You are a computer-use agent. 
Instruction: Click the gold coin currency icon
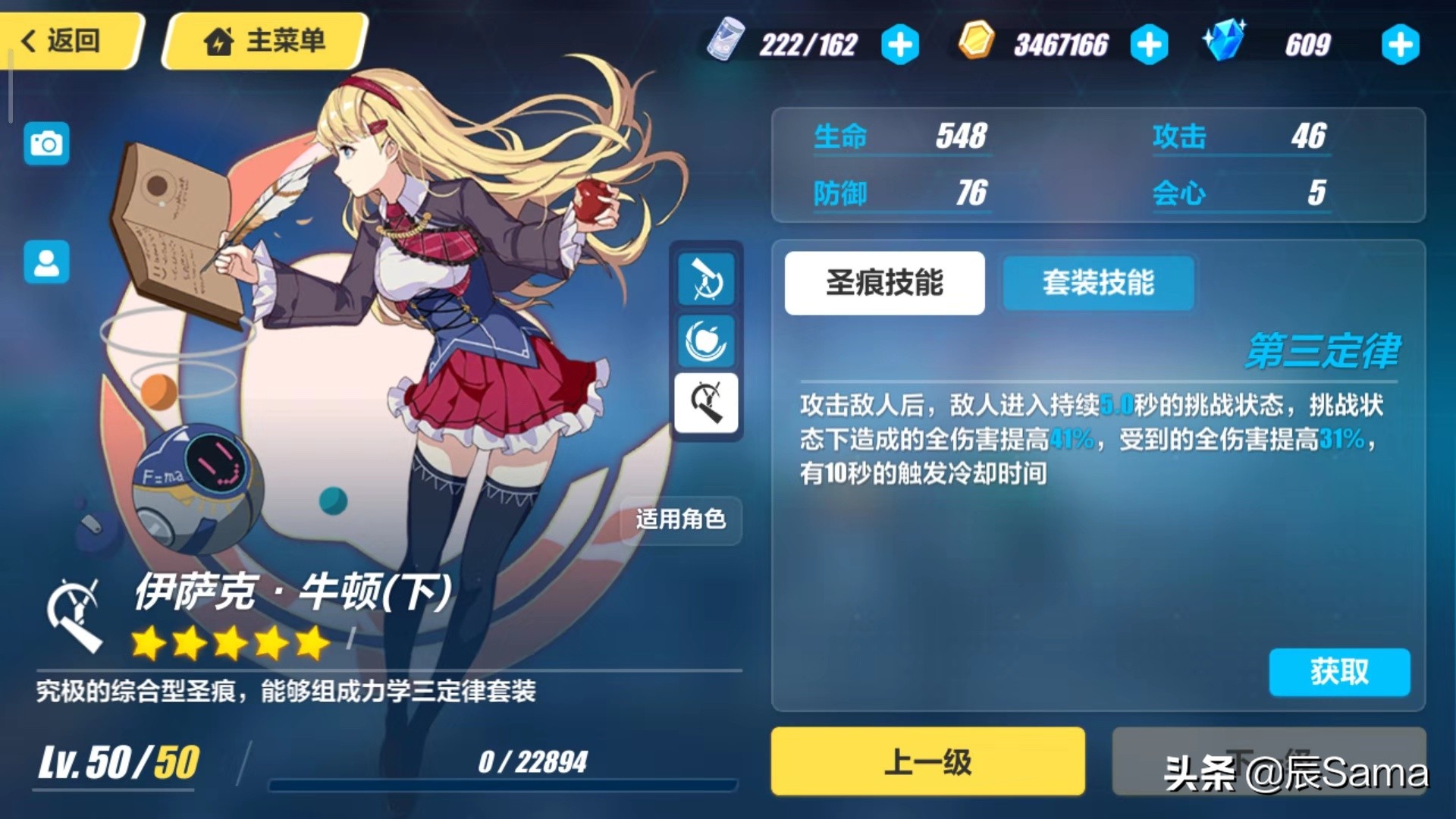977,43
